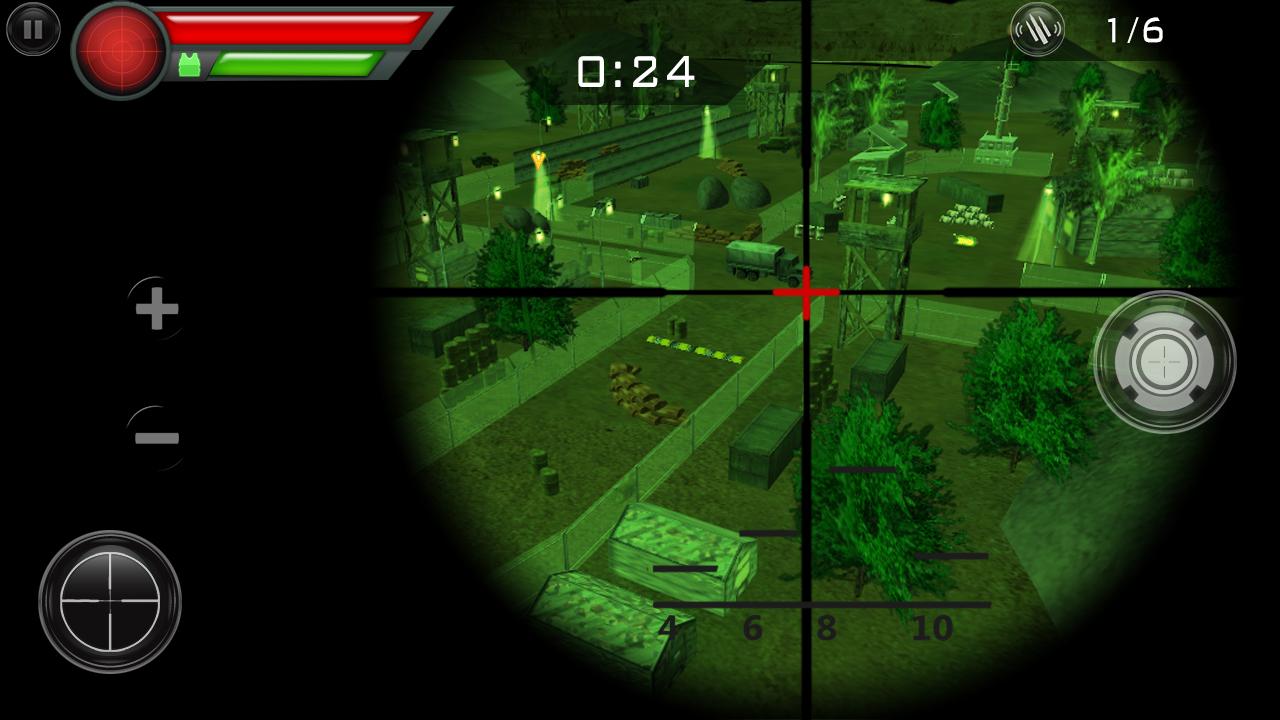Toggle pause using the top-left control
Viewport: 1280px width, 720px height.
click(x=33, y=29)
